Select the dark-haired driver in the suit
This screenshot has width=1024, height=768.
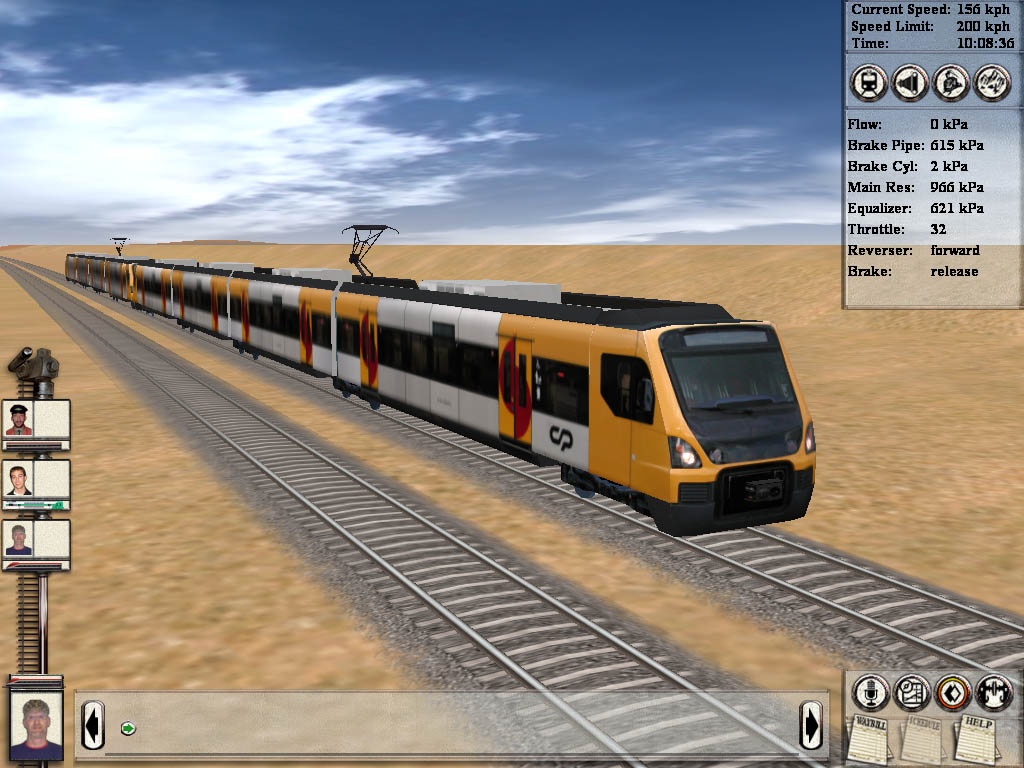point(19,479)
